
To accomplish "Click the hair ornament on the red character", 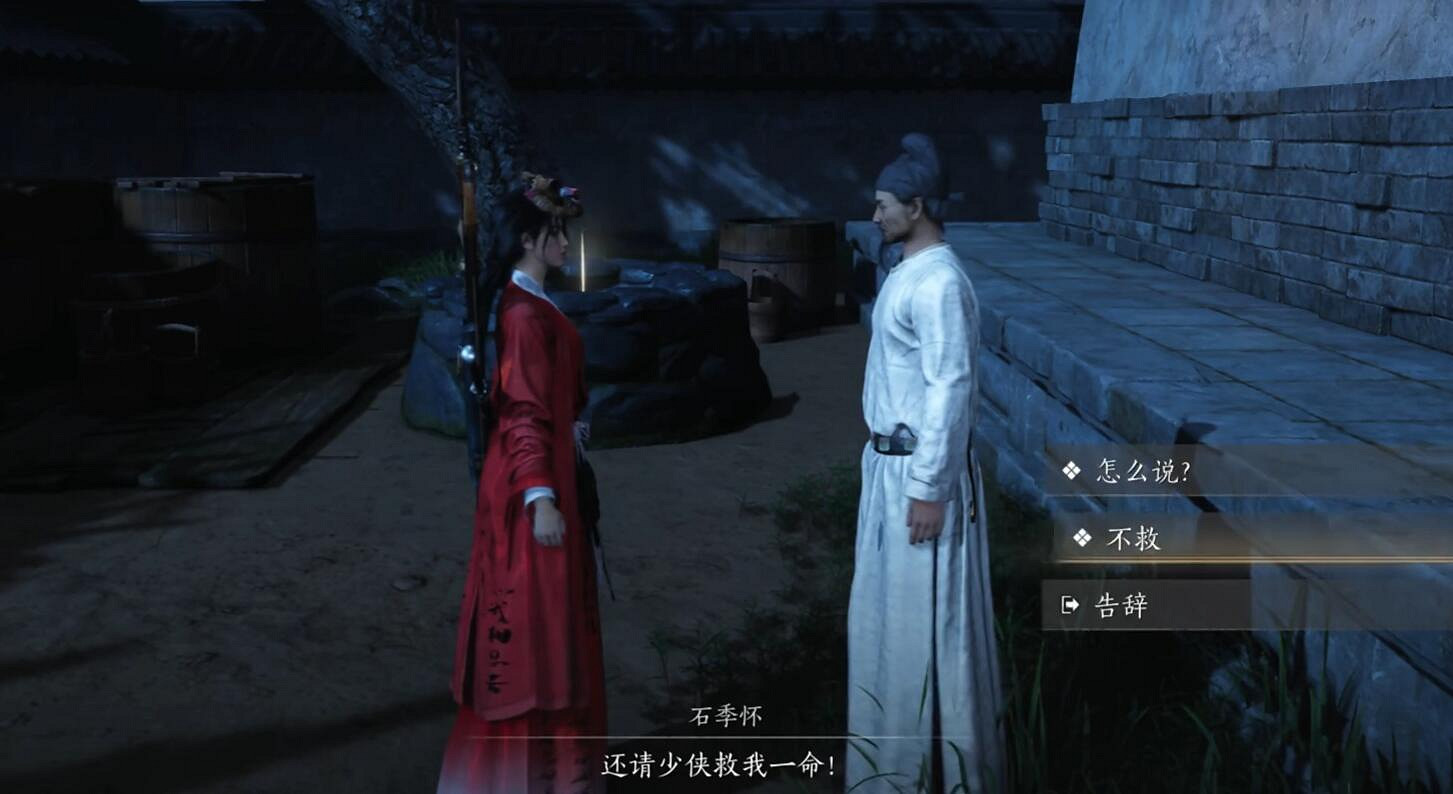I will tap(550, 190).
